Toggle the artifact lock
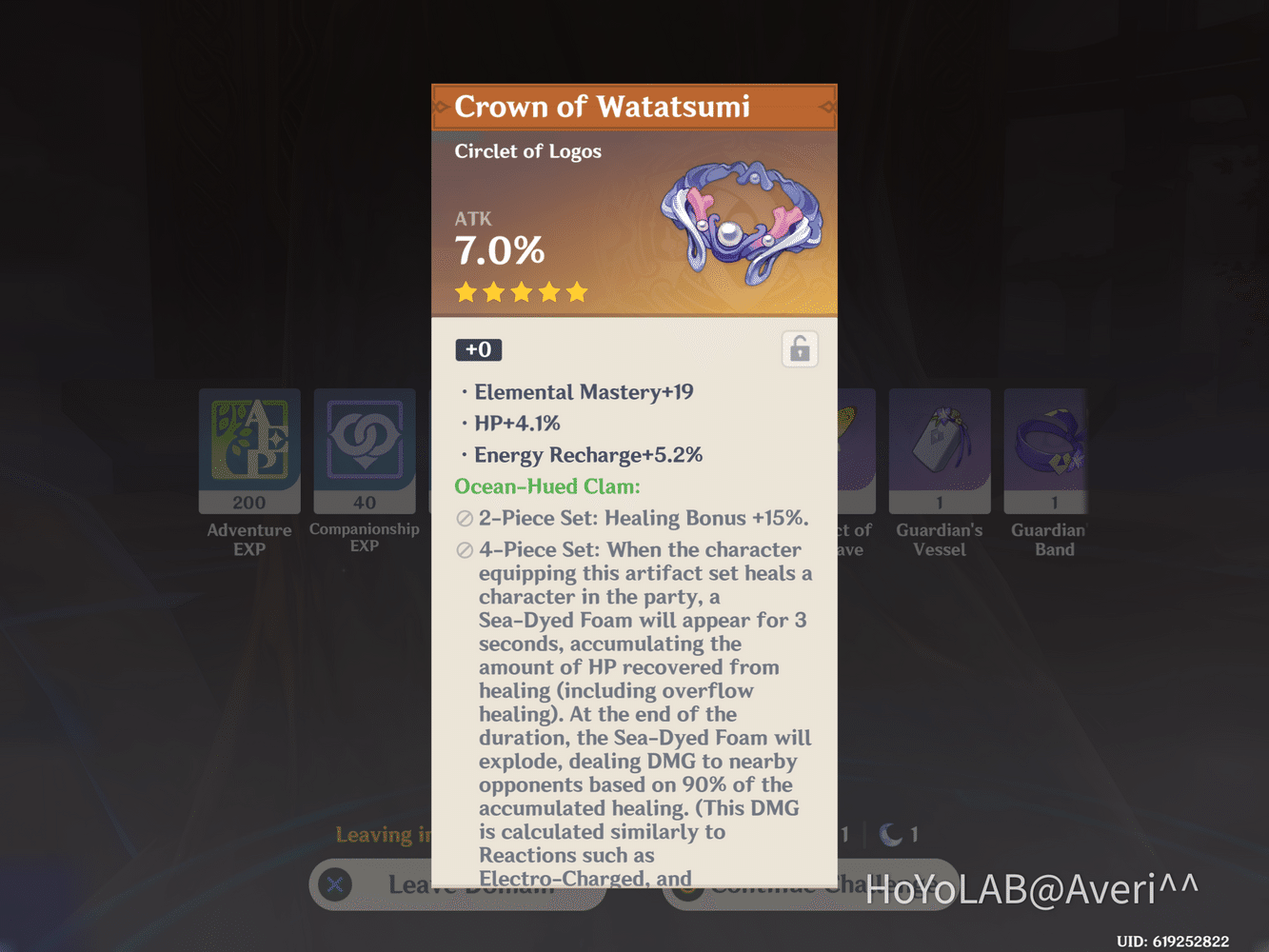Image resolution: width=1269 pixels, height=952 pixels. pos(800,348)
